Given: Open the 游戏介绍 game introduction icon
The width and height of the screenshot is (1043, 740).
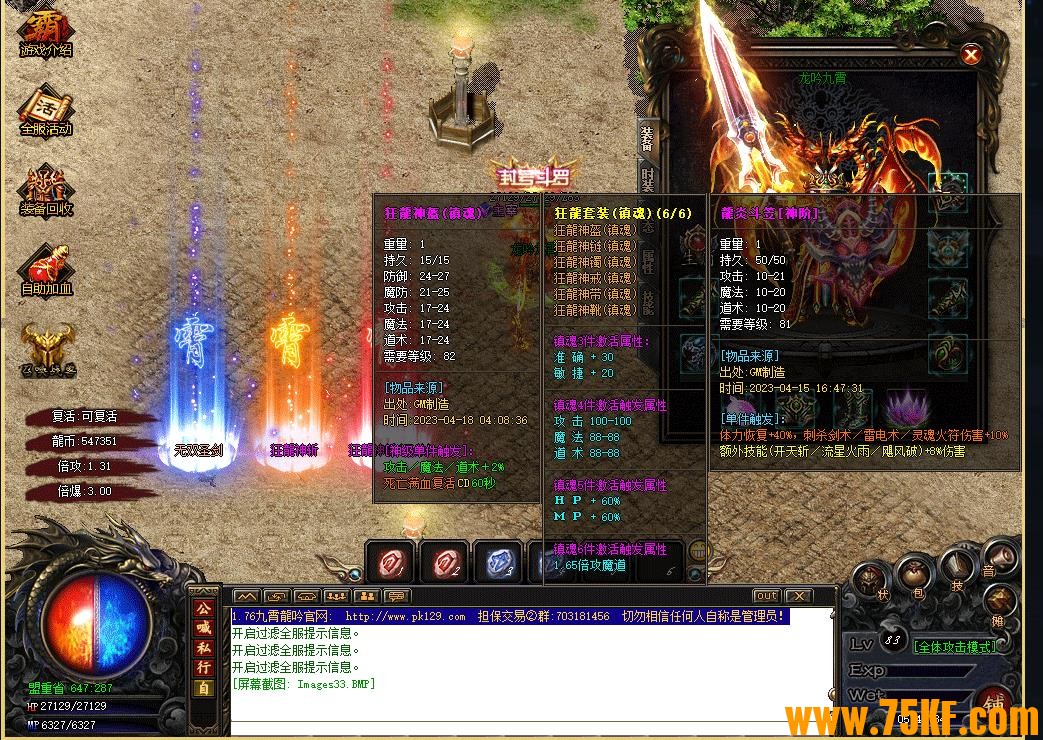Looking at the screenshot, I should [45, 31].
